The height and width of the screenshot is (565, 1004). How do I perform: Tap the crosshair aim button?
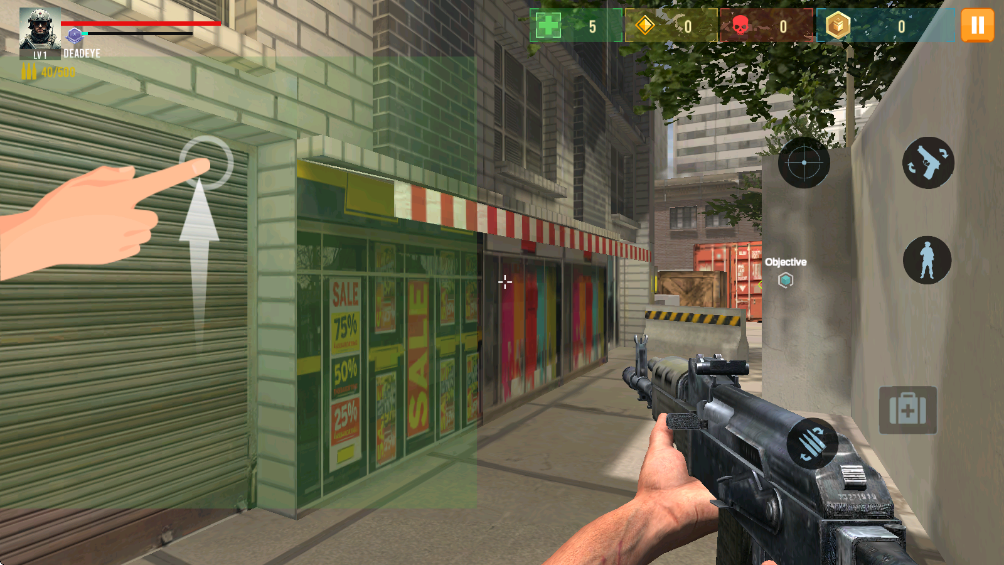coord(804,163)
